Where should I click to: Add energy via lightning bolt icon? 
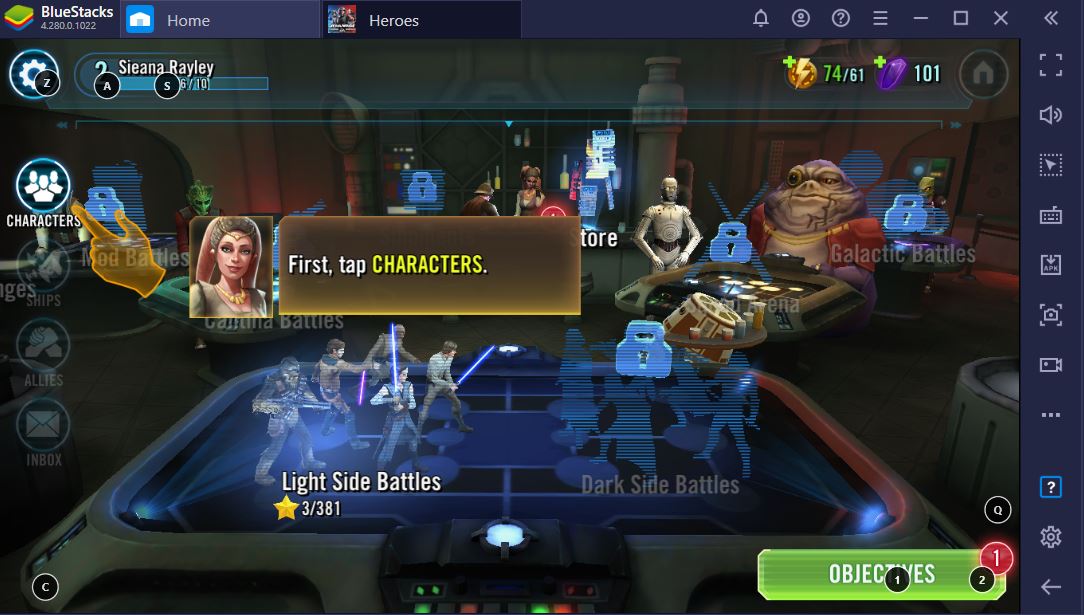click(801, 73)
